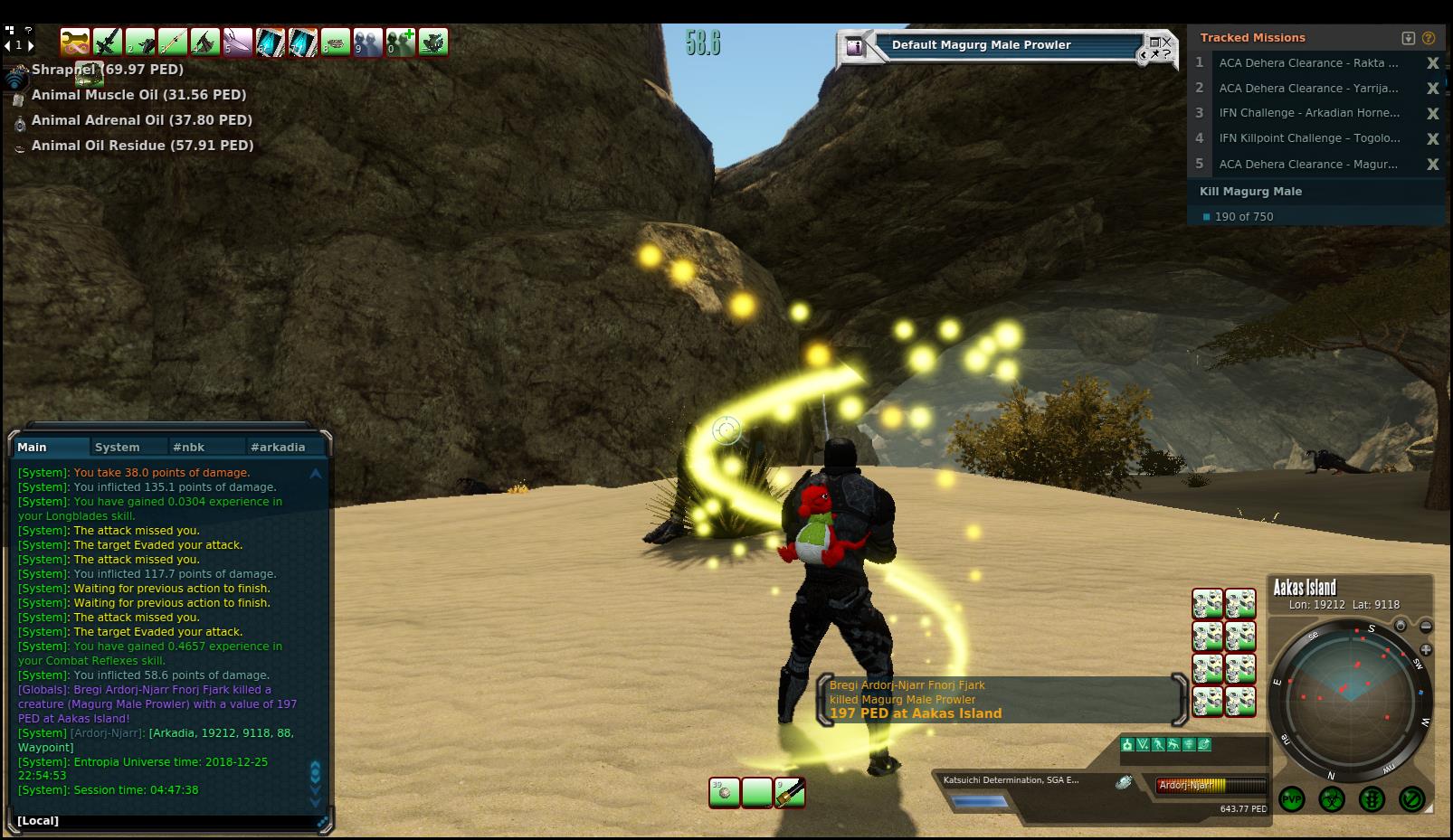This screenshot has width=1453, height=840.
Task: Click the biohazard icon below the radar
Action: click(1332, 799)
